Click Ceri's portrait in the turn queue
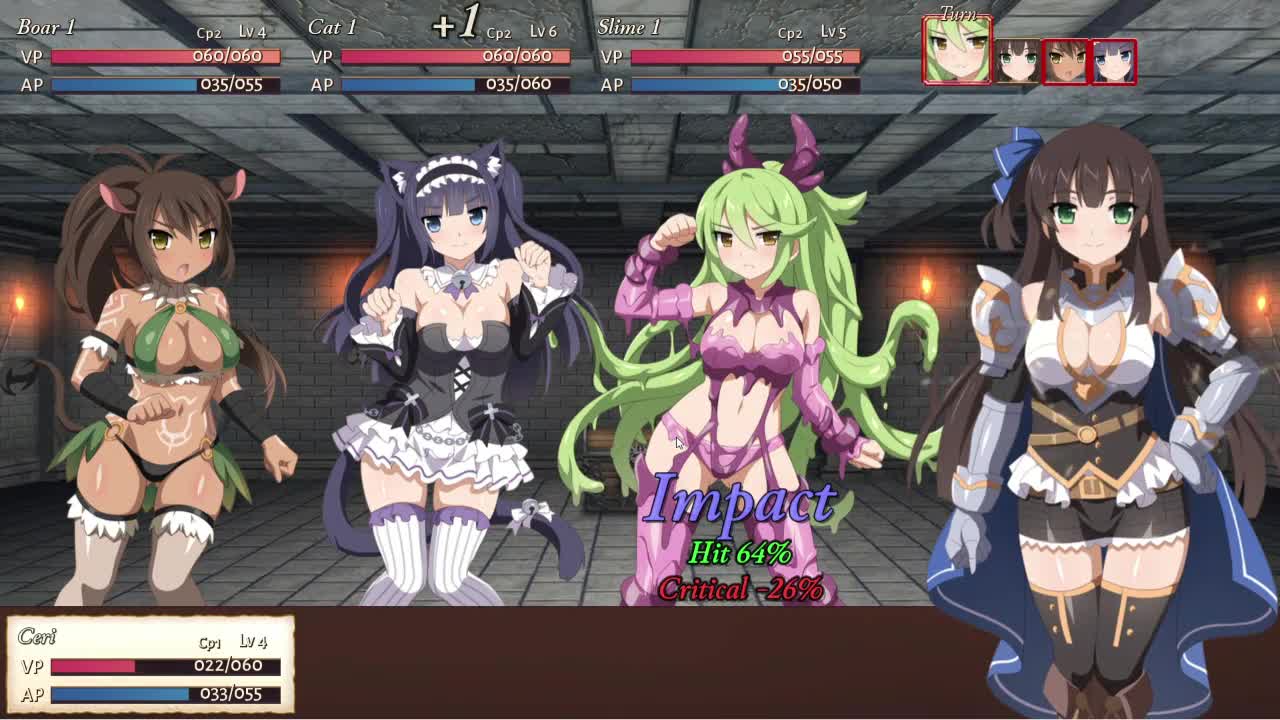 point(1017,61)
